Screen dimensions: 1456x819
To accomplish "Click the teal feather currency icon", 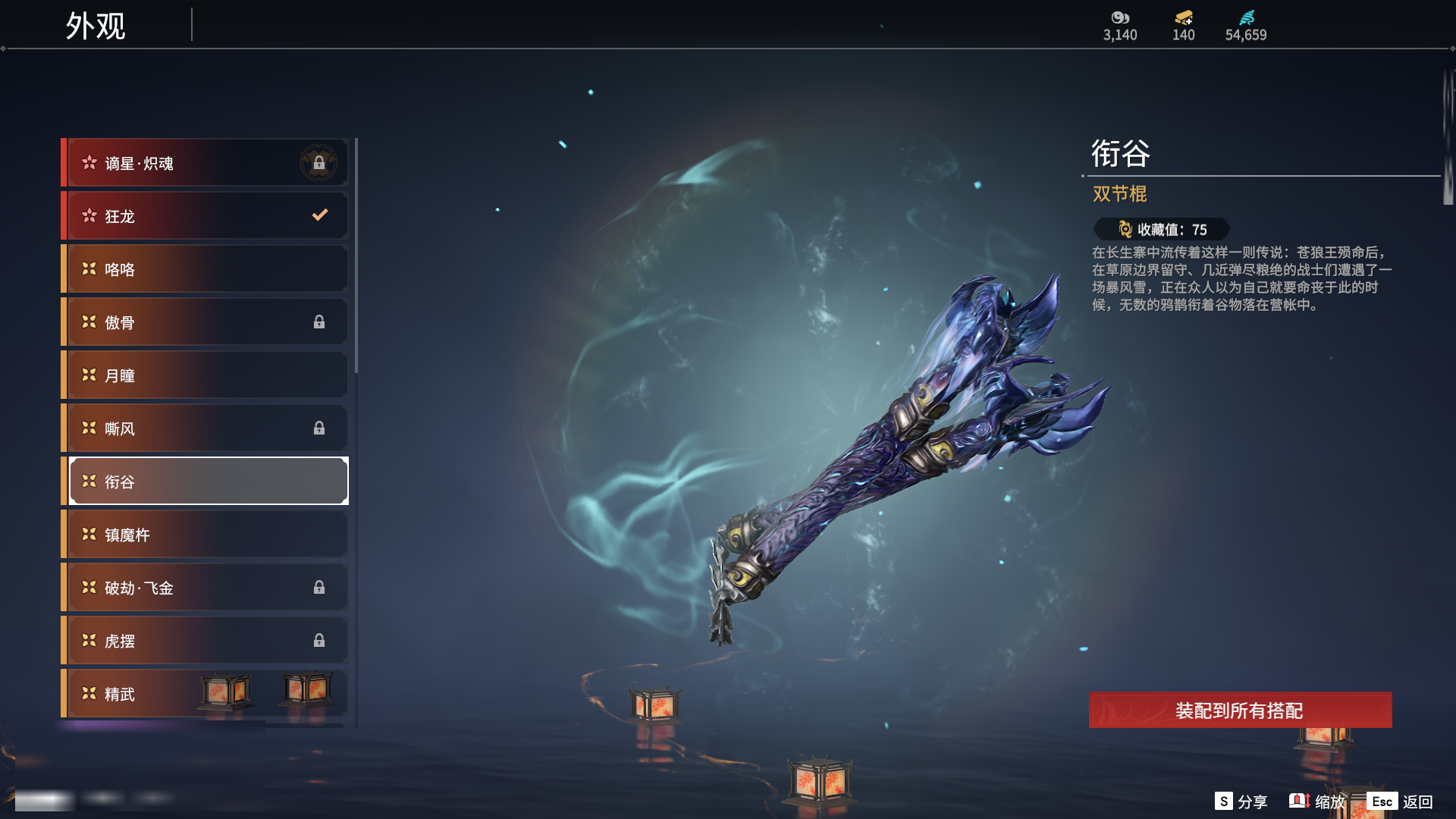I will 1246,17.
